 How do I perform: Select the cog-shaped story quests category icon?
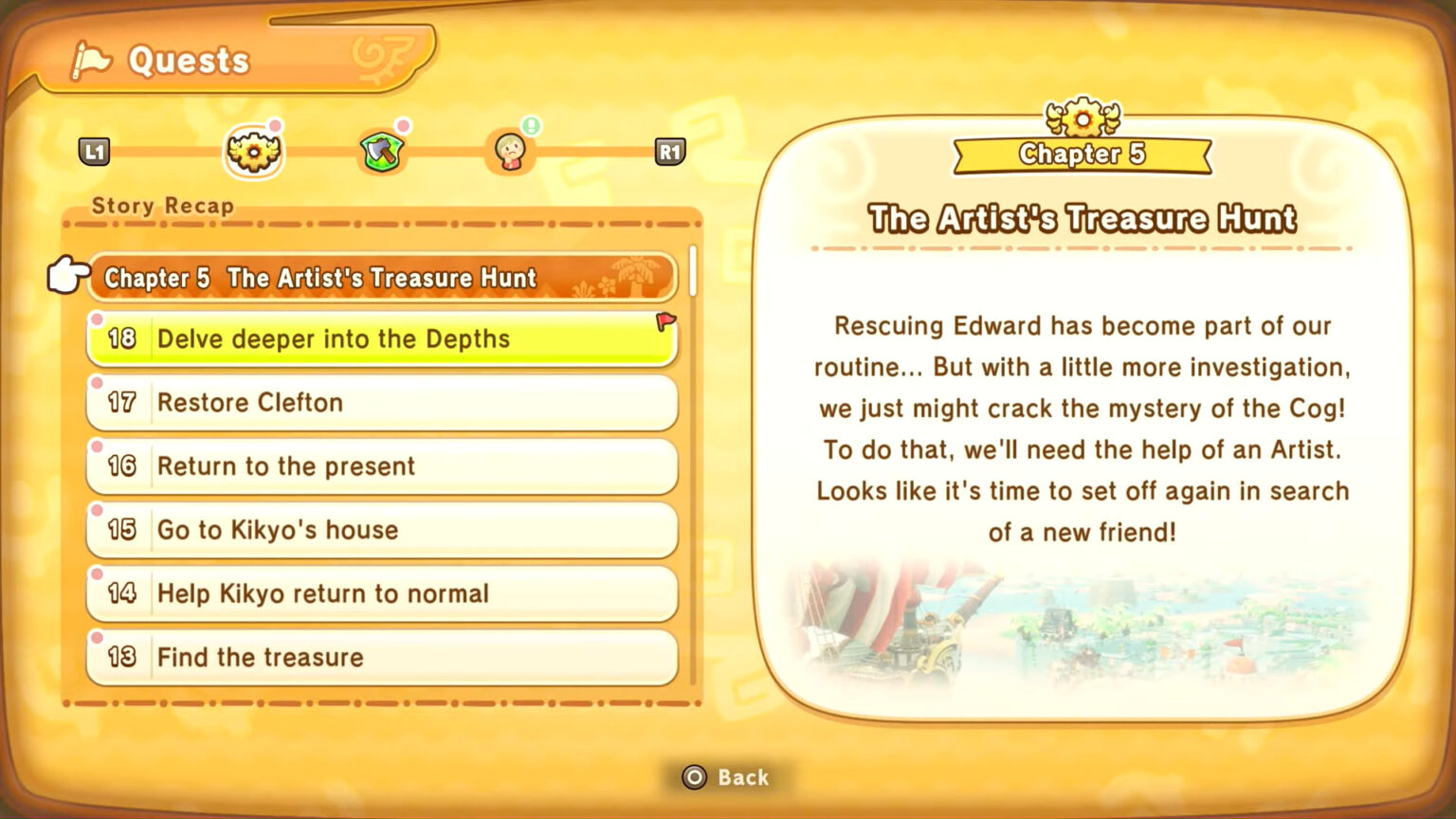253,152
